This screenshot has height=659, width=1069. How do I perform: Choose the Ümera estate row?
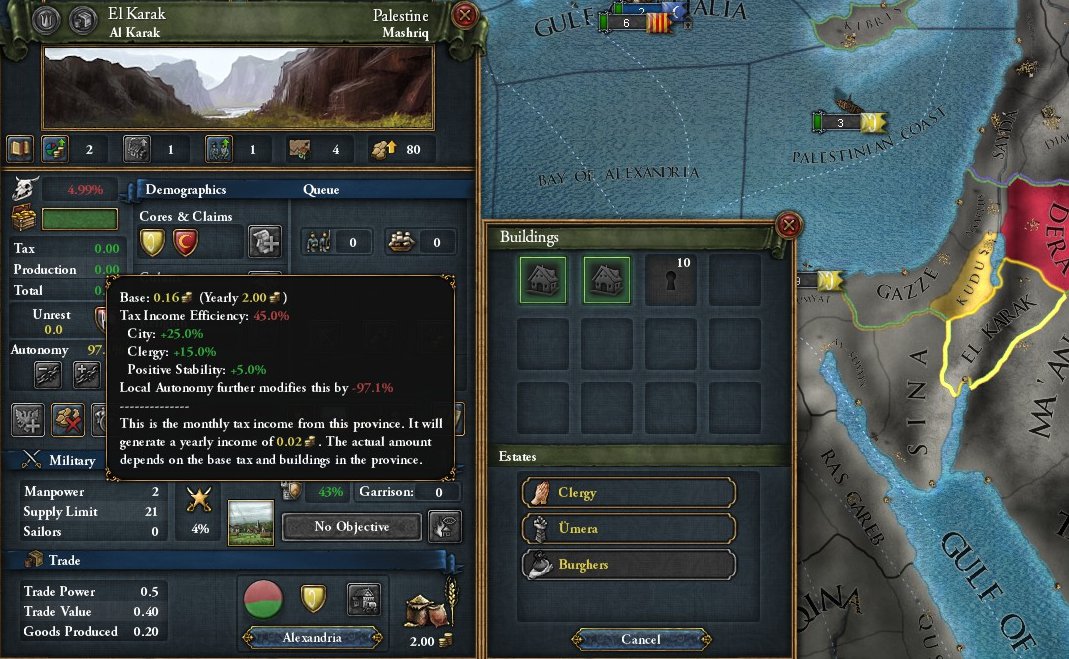tap(628, 528)
